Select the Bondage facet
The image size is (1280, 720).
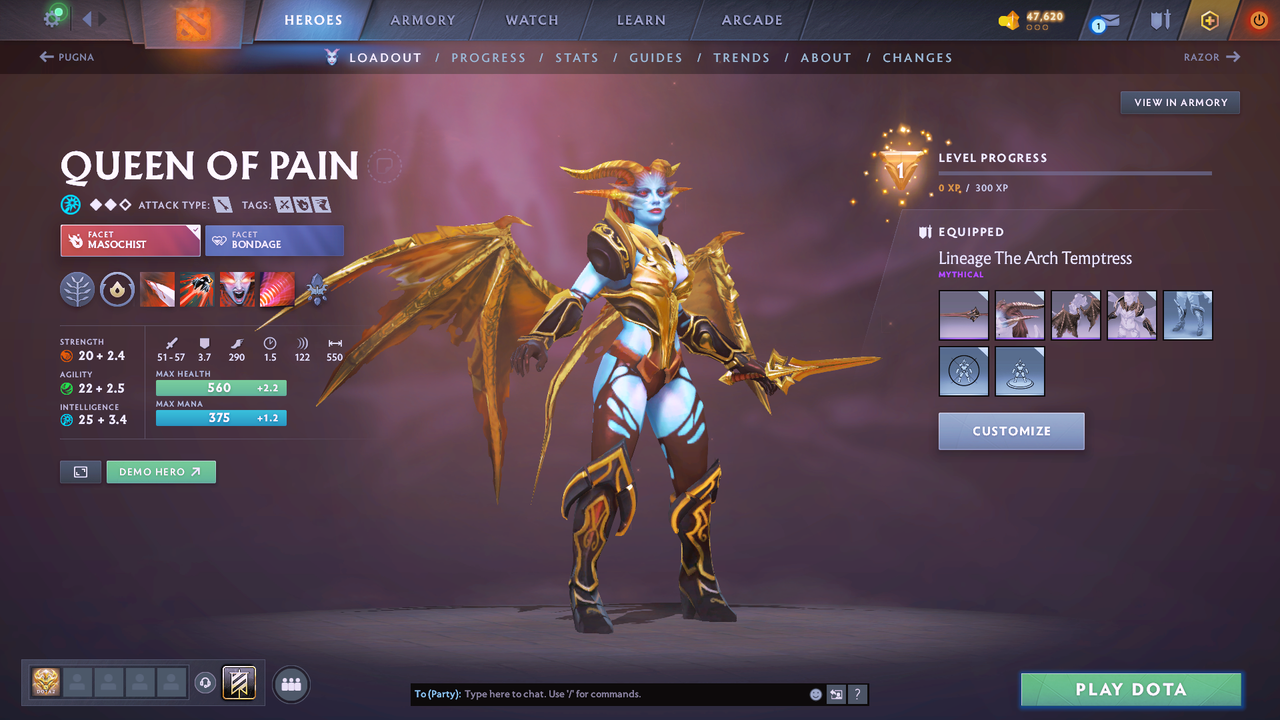tap(274, 240)
